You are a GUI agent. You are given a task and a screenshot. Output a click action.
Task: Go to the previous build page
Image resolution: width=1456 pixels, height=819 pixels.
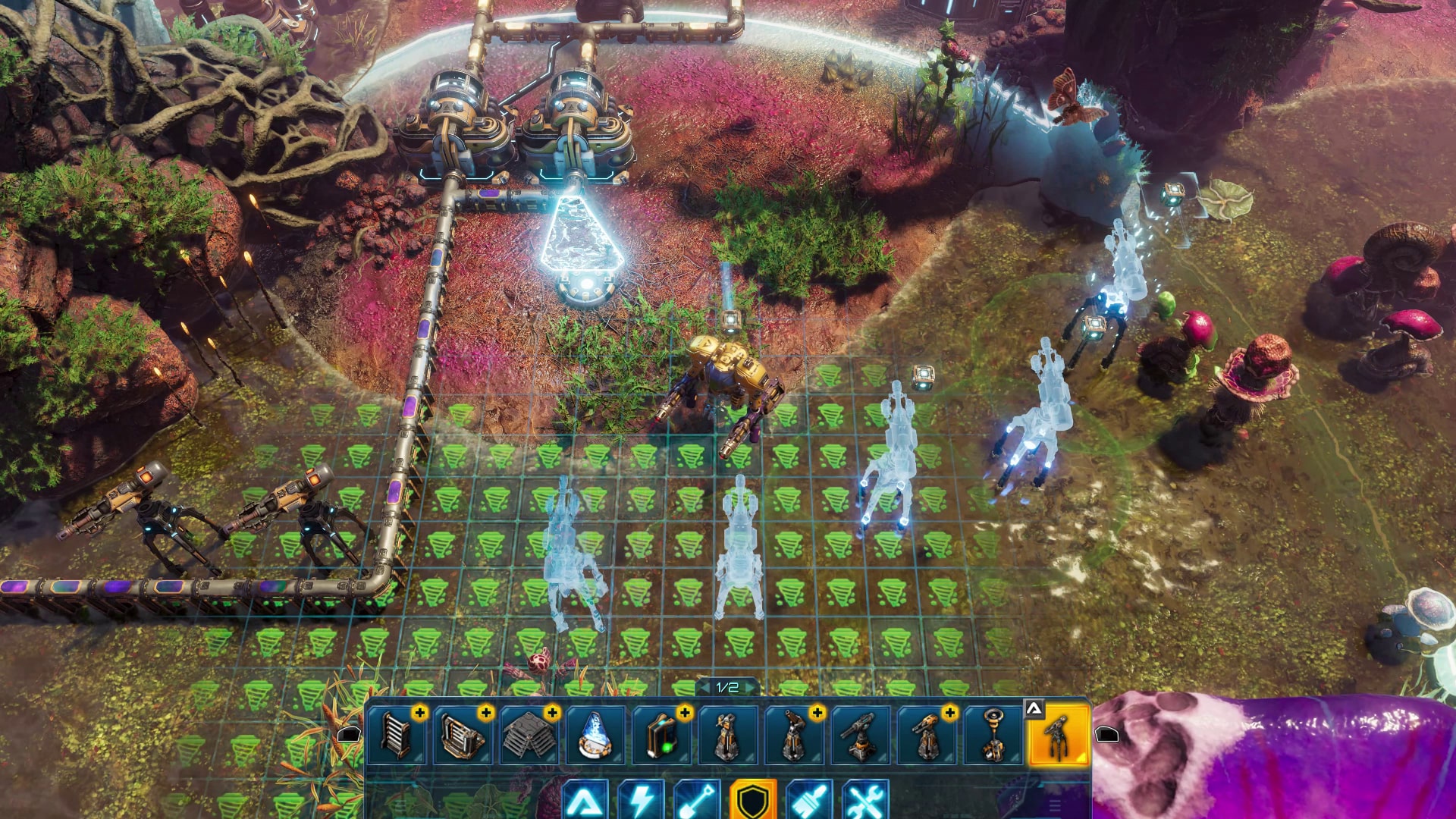(x=704, y=687)
